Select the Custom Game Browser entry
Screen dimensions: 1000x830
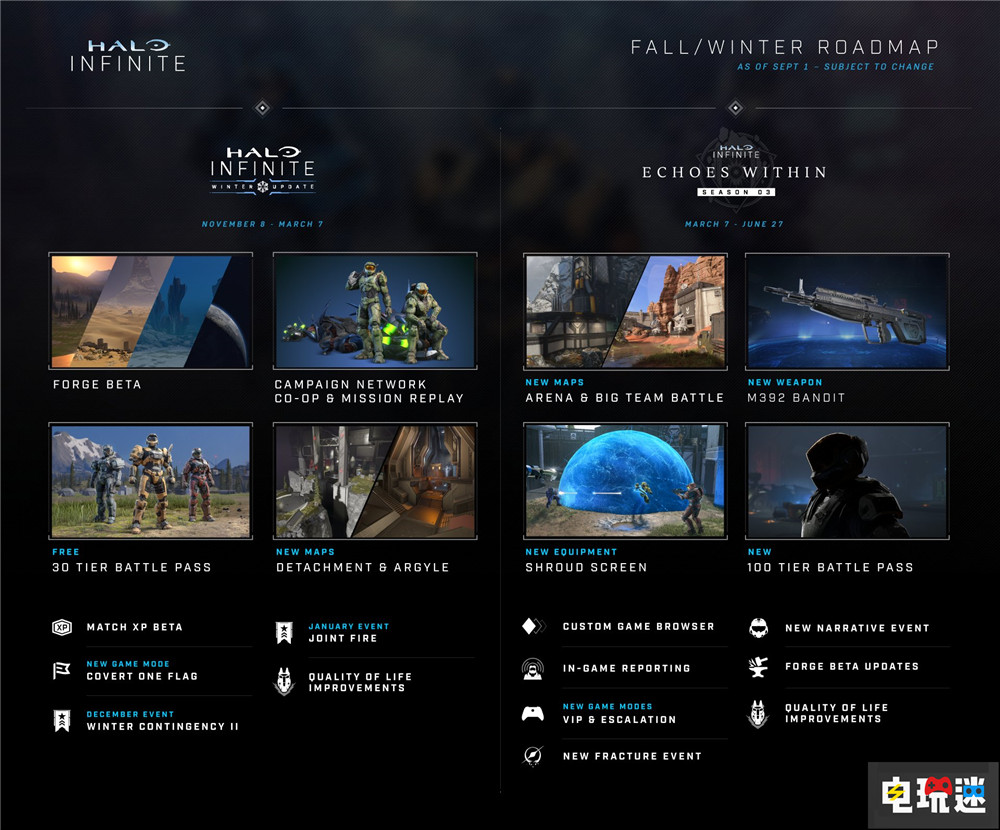pos(637,627)
